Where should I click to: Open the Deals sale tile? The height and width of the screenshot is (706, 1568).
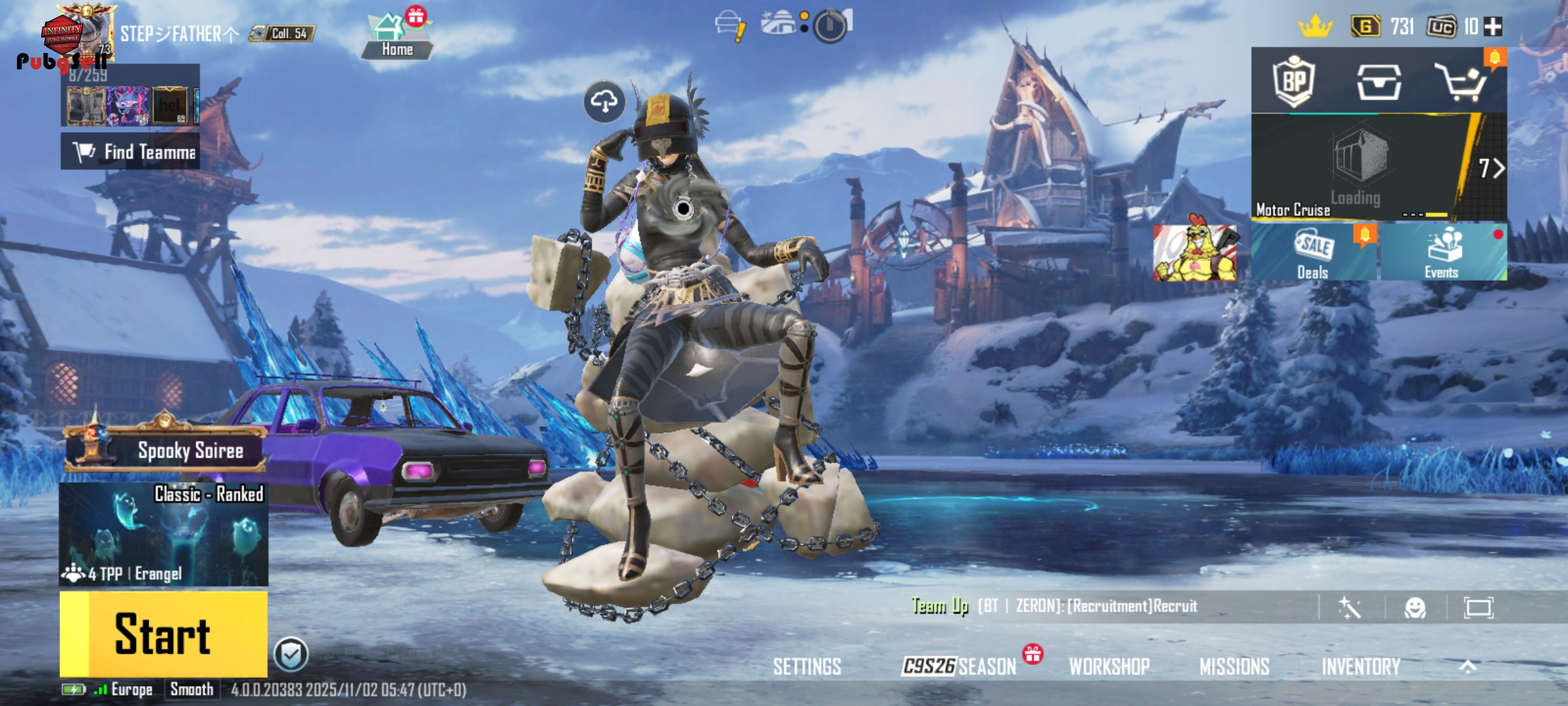pos(1313,252)
